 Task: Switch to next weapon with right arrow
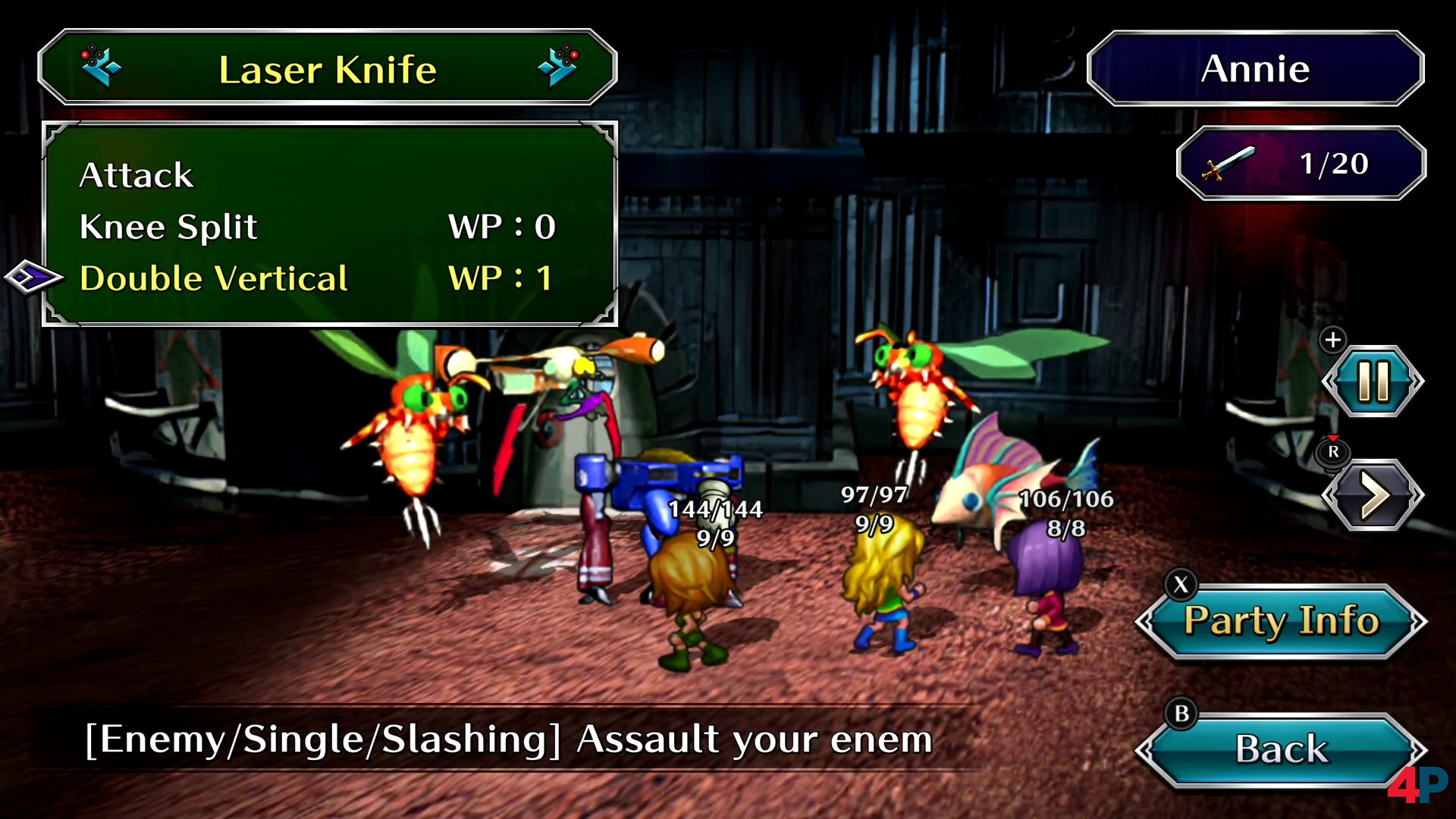click(x=558, y=67)
